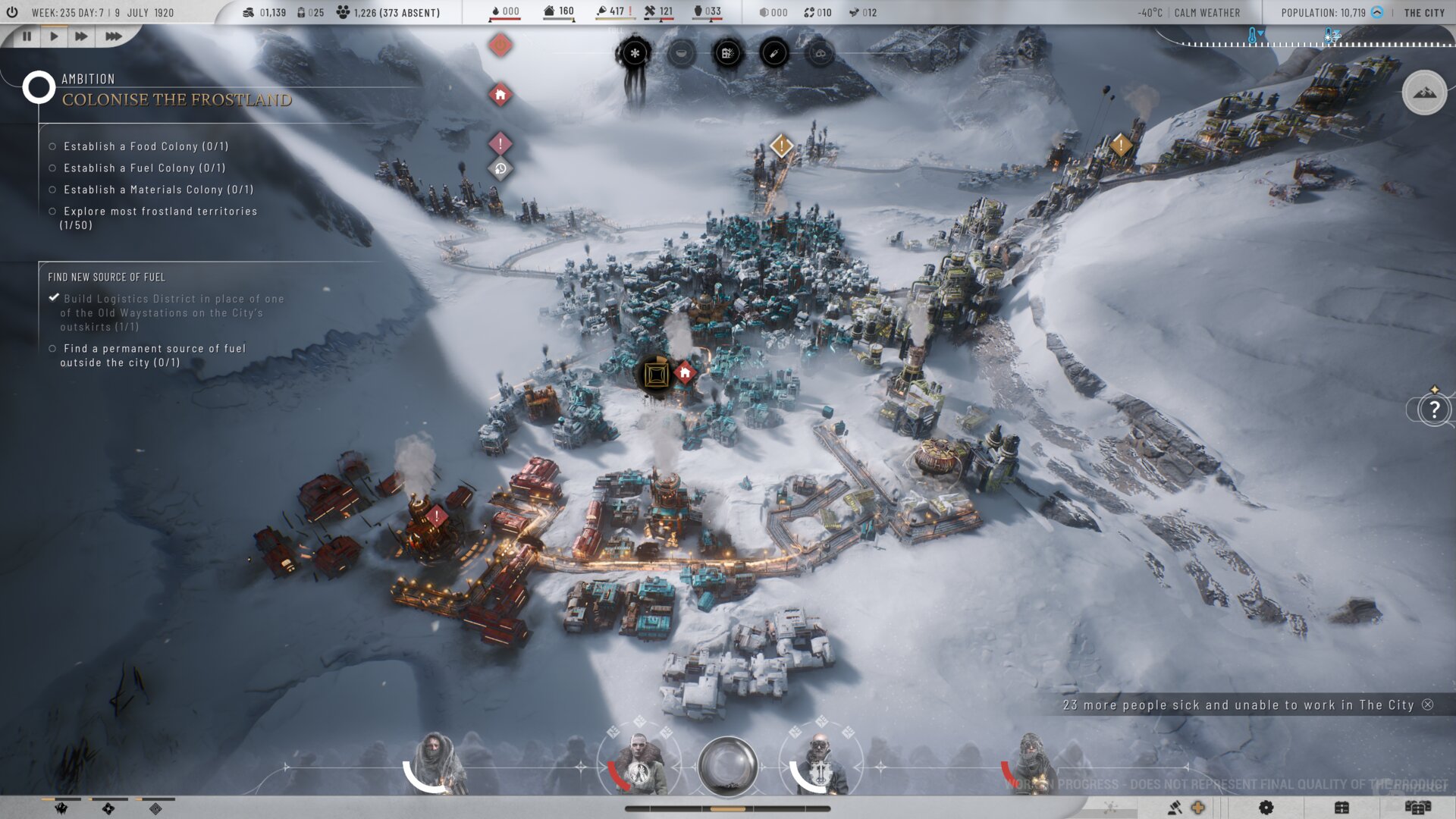Open the gear settings at bottom bar

click(1266, 808)
